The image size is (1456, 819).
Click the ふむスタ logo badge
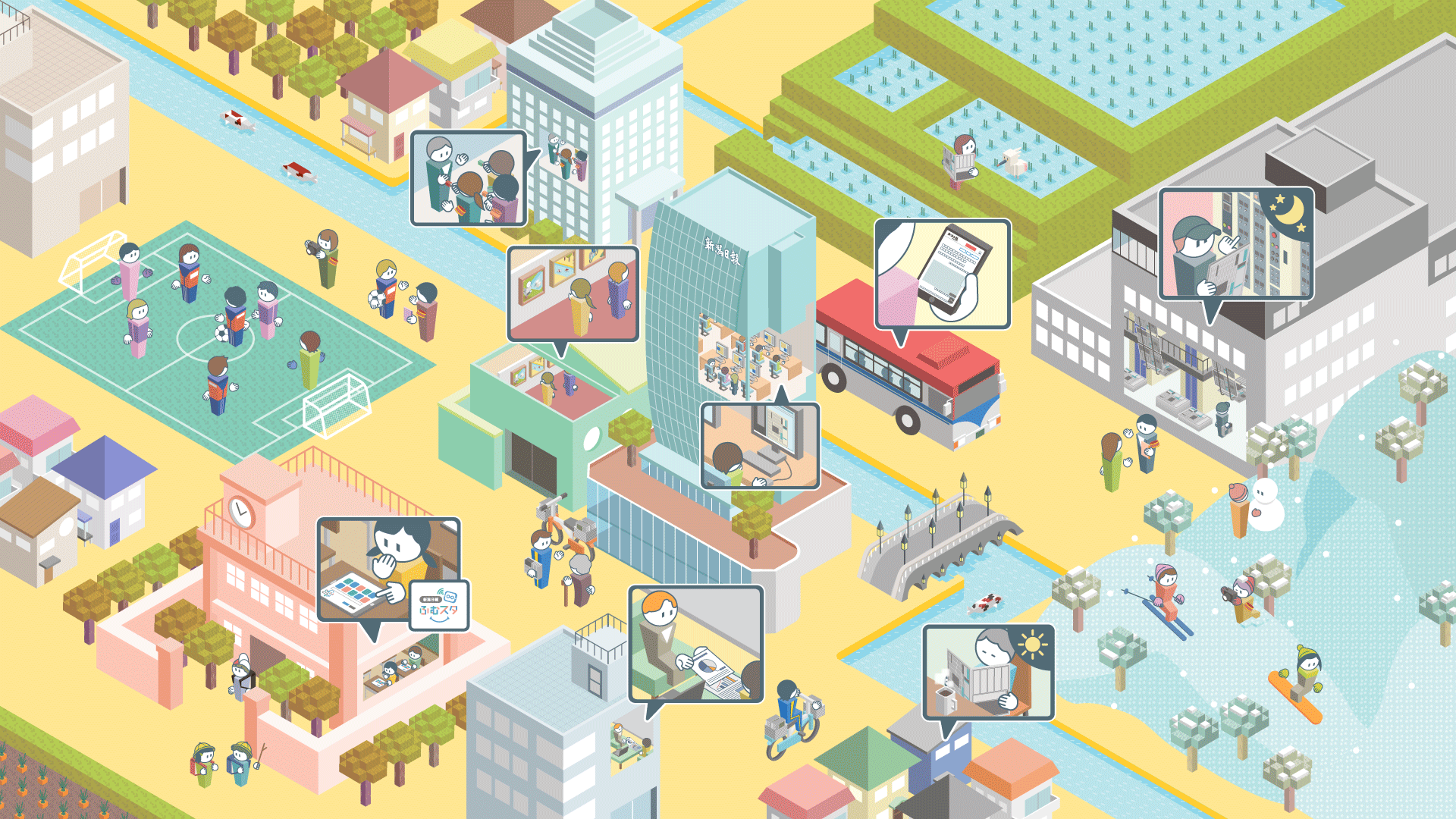tap(439, 605)
